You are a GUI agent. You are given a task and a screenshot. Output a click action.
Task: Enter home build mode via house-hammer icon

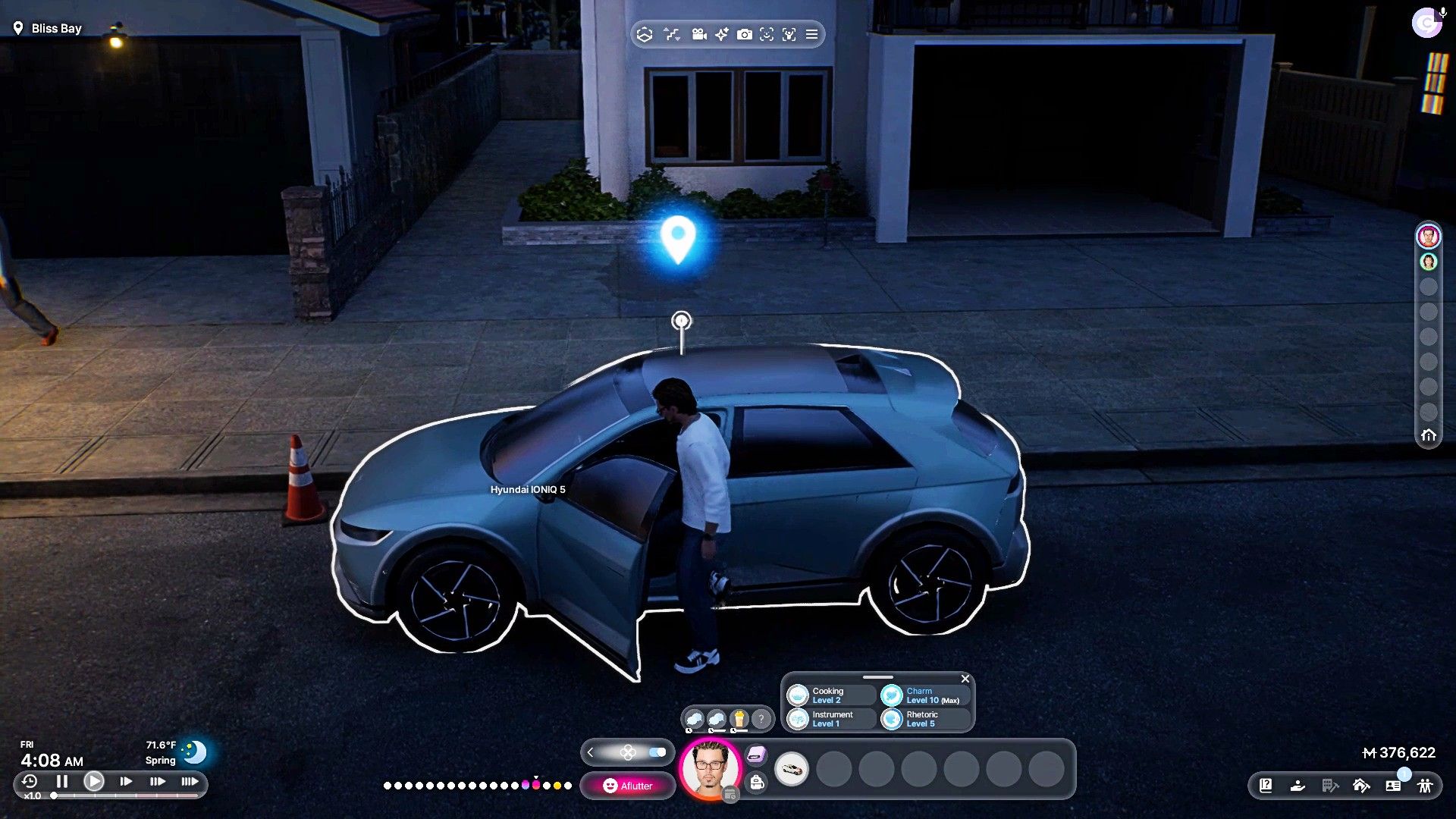(x=1361, y=786)
